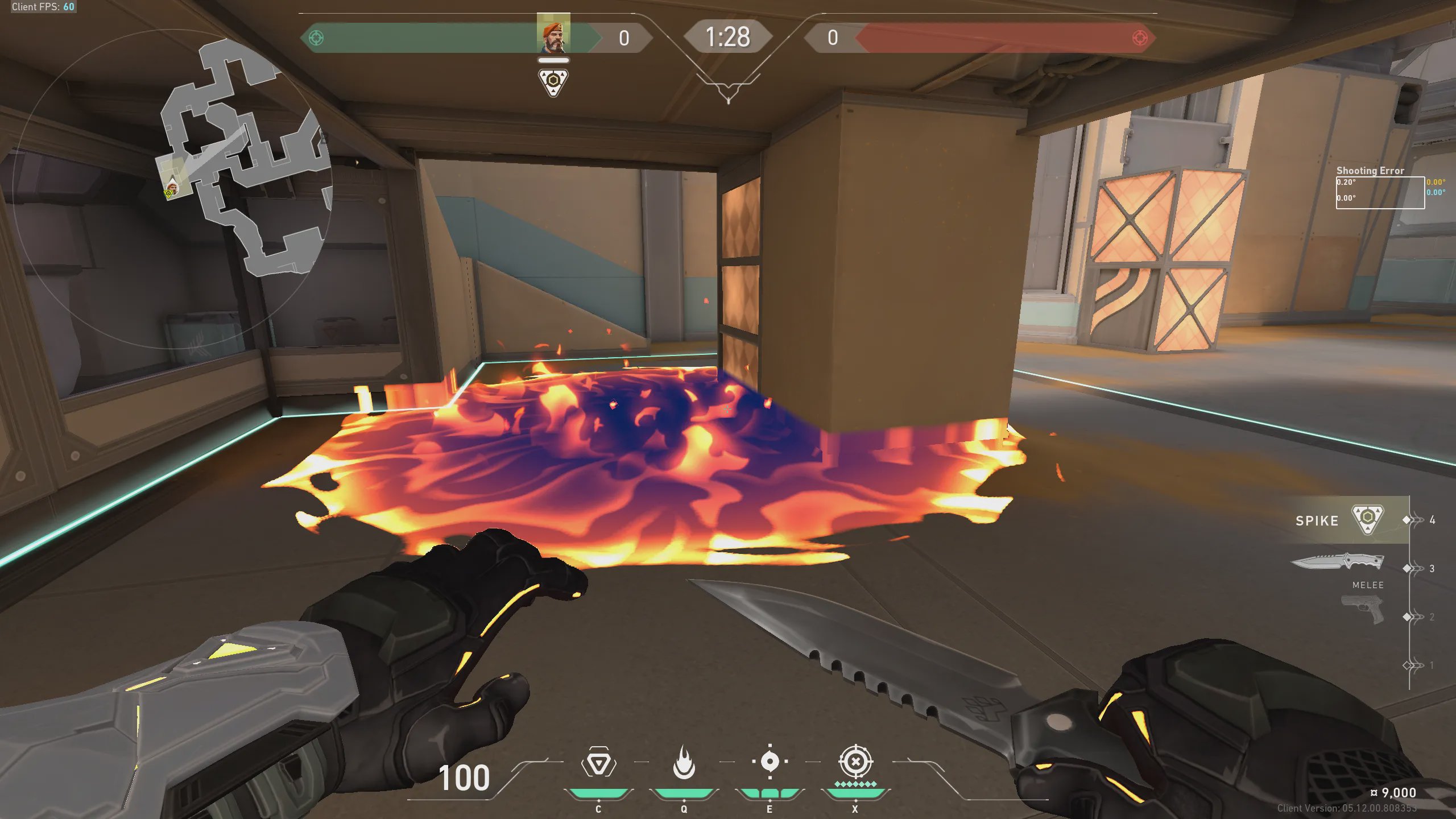Activate the flame Q ability

(x=684, y=763)
